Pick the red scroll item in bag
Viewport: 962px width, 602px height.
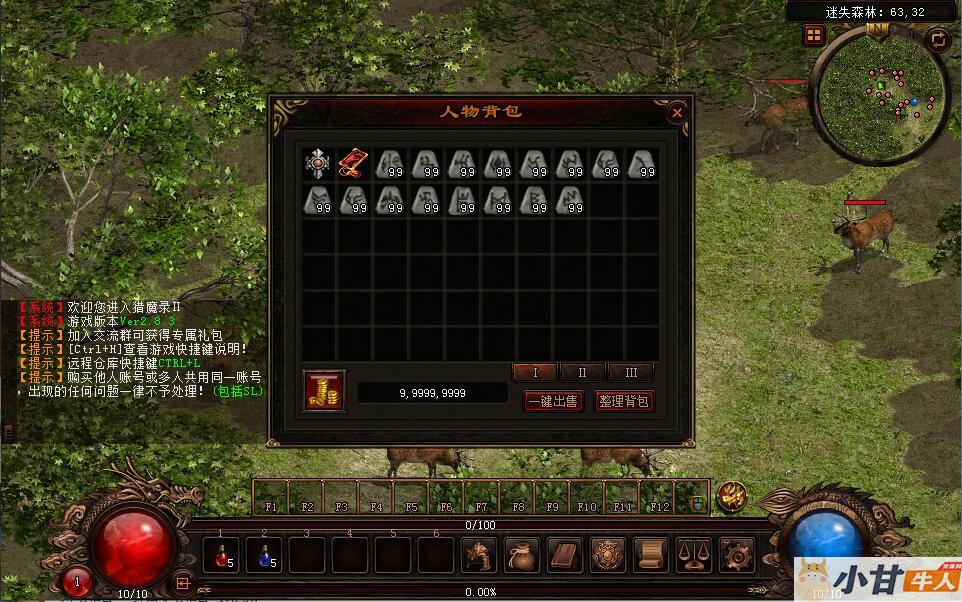(x=354, y=164)
